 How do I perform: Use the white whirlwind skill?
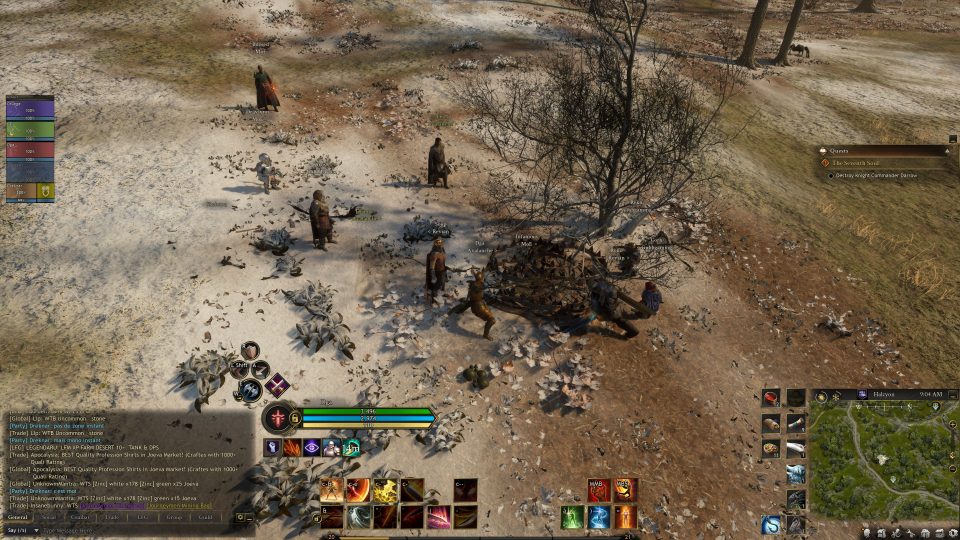click(x=359, y=517)
